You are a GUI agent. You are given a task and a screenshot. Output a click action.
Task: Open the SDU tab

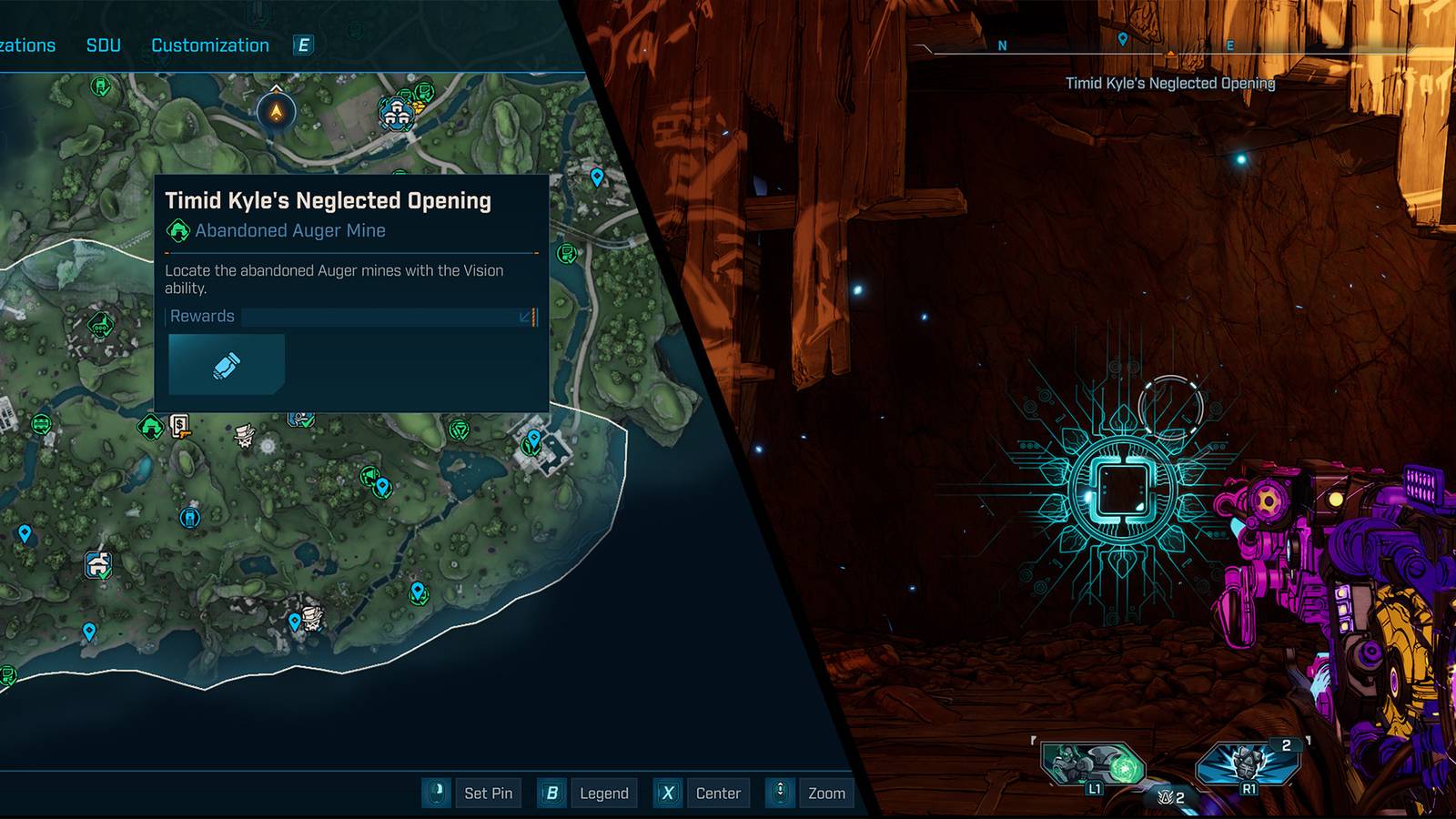point(103,45)
